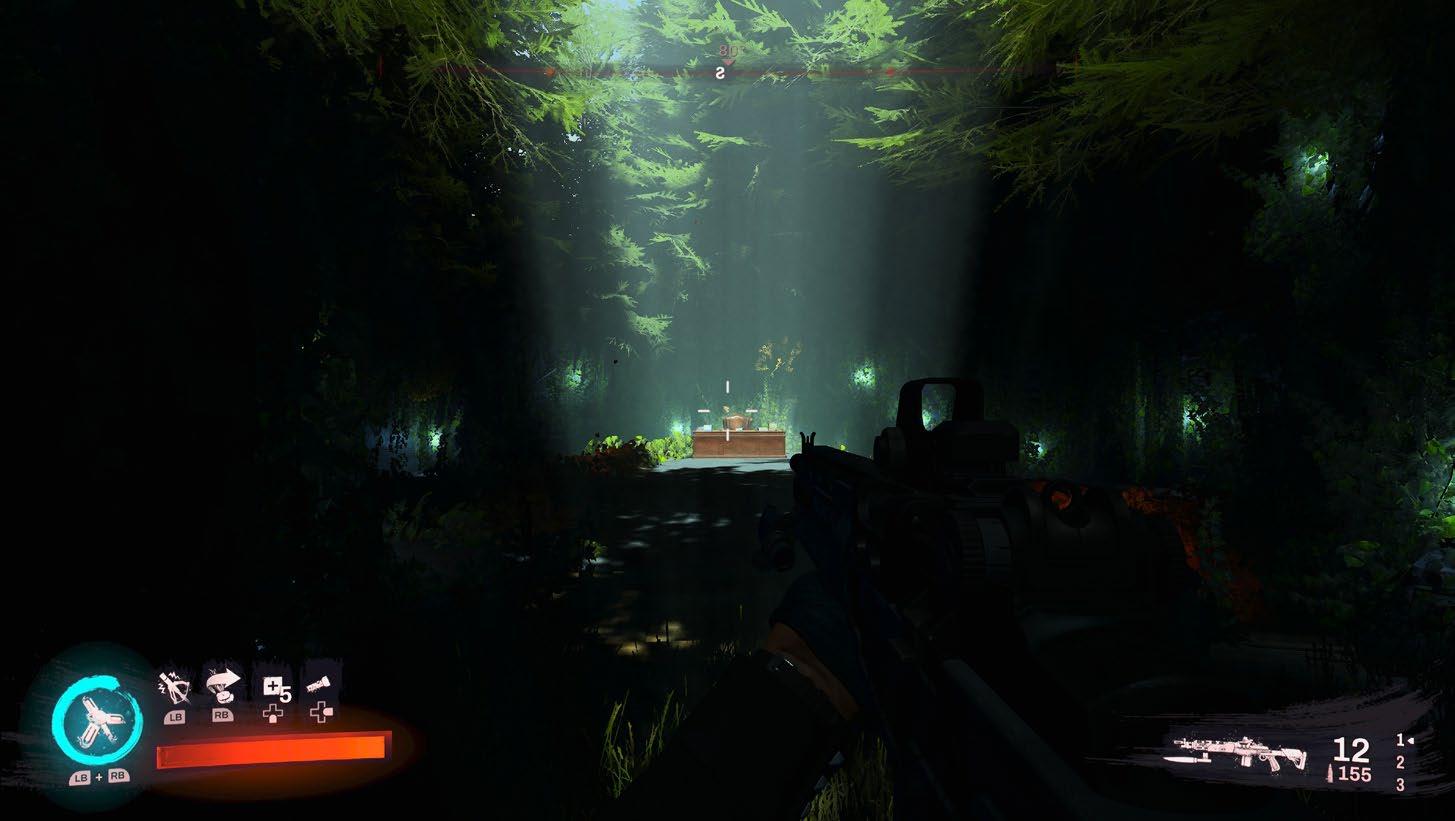The width and height of the screenshot is (1455, 821).
Task: Switch to weapon slot 2
Action: (x=1400, y=763)
